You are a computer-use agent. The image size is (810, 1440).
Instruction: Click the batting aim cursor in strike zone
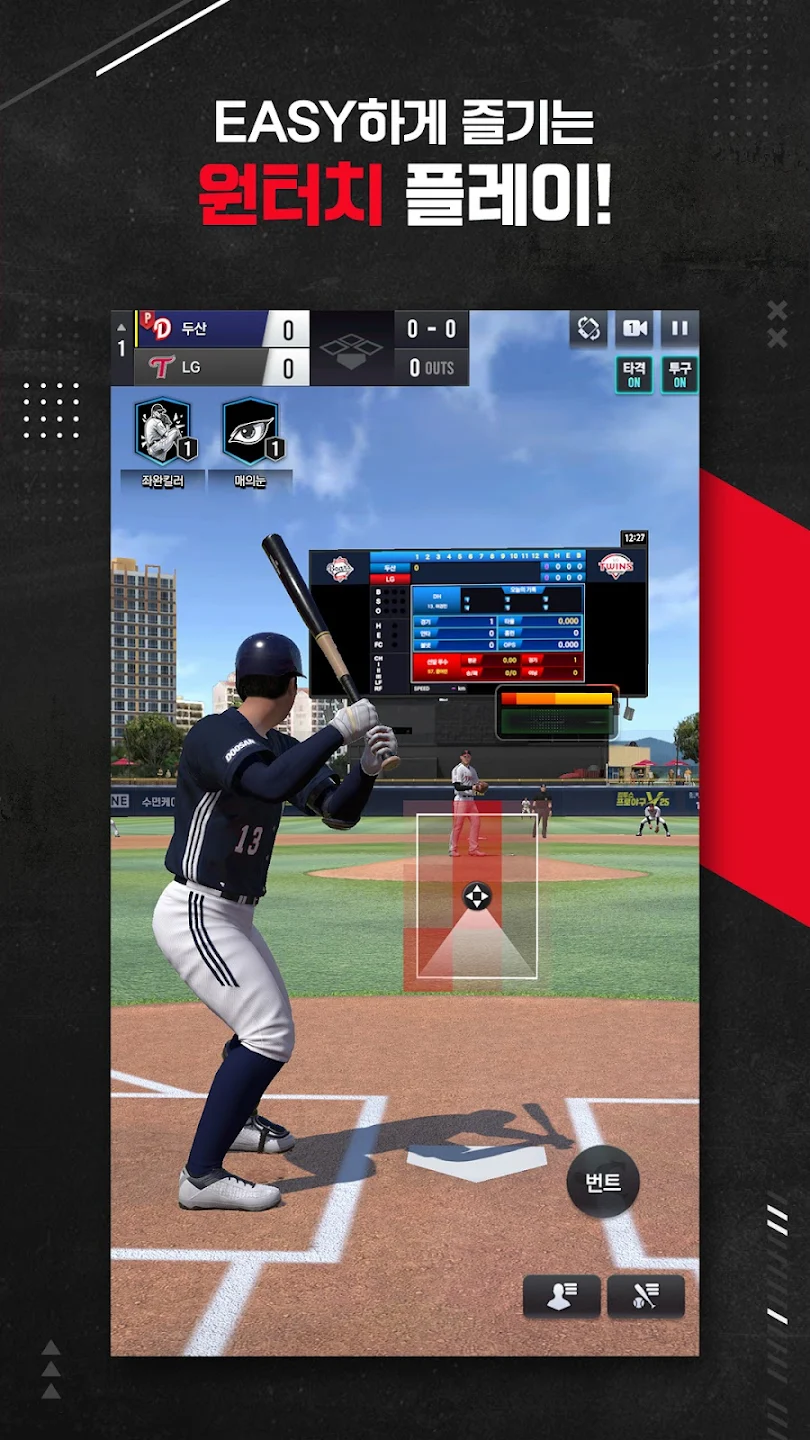click(477, 896)
